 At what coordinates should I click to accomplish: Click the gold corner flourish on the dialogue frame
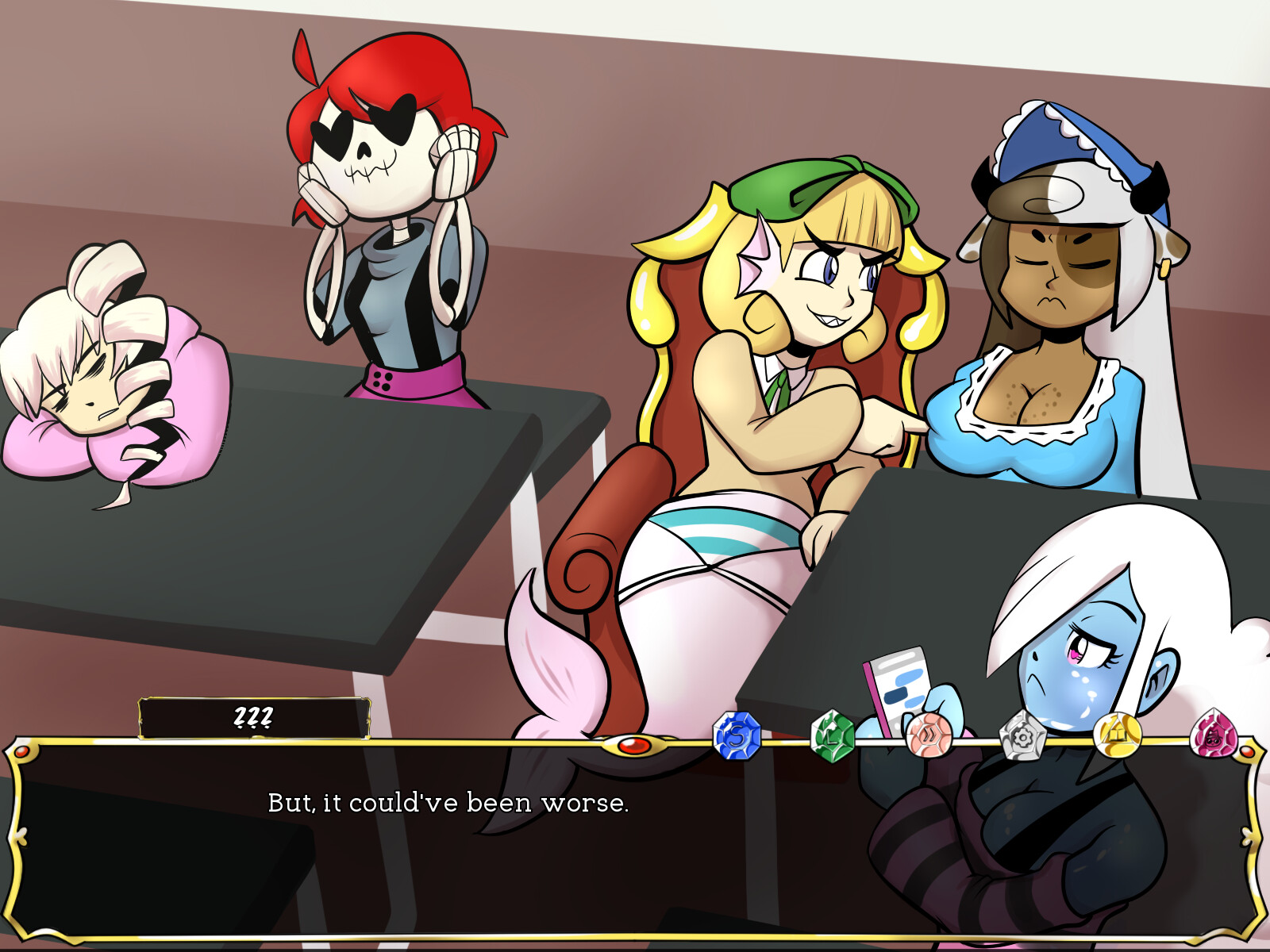(24, 754)
